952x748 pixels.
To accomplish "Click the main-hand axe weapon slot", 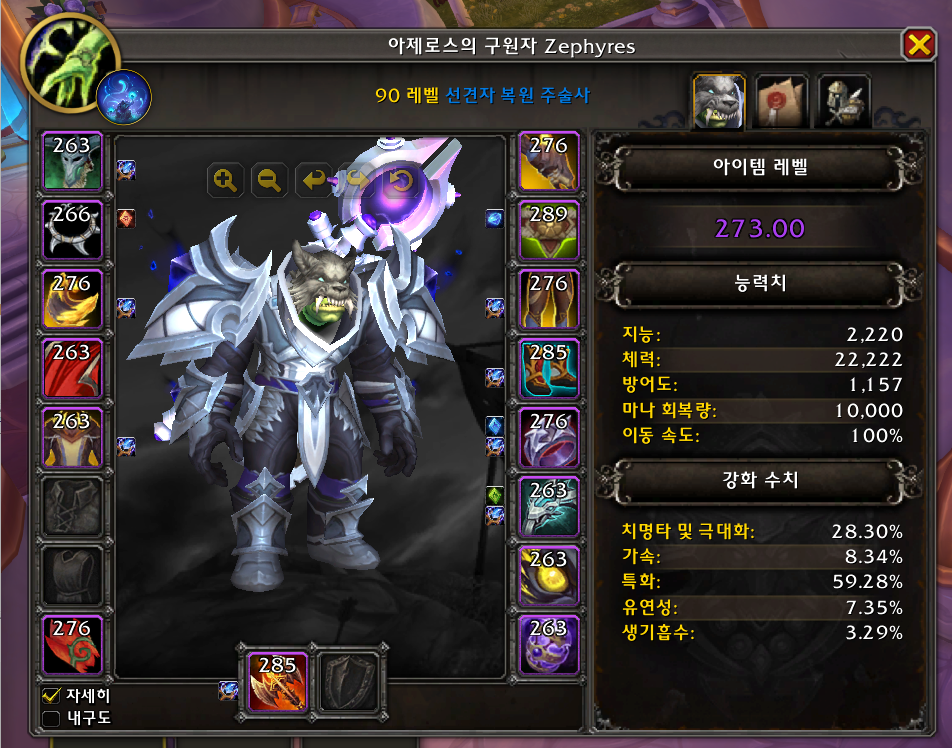I will pyautogui.click(x=276, y=681).
